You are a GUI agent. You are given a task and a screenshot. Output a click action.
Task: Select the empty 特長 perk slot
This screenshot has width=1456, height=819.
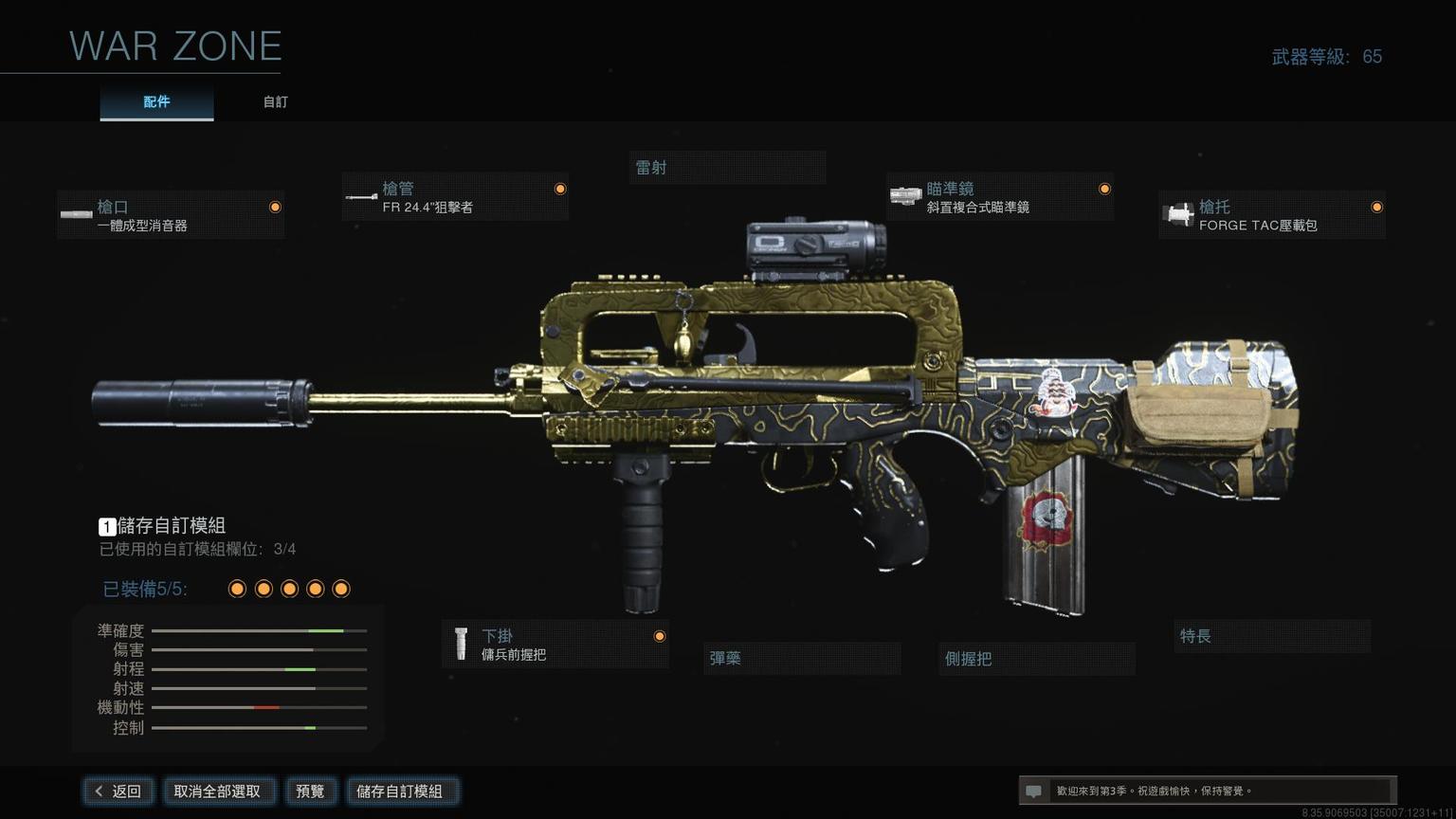tap(1272, 636)
